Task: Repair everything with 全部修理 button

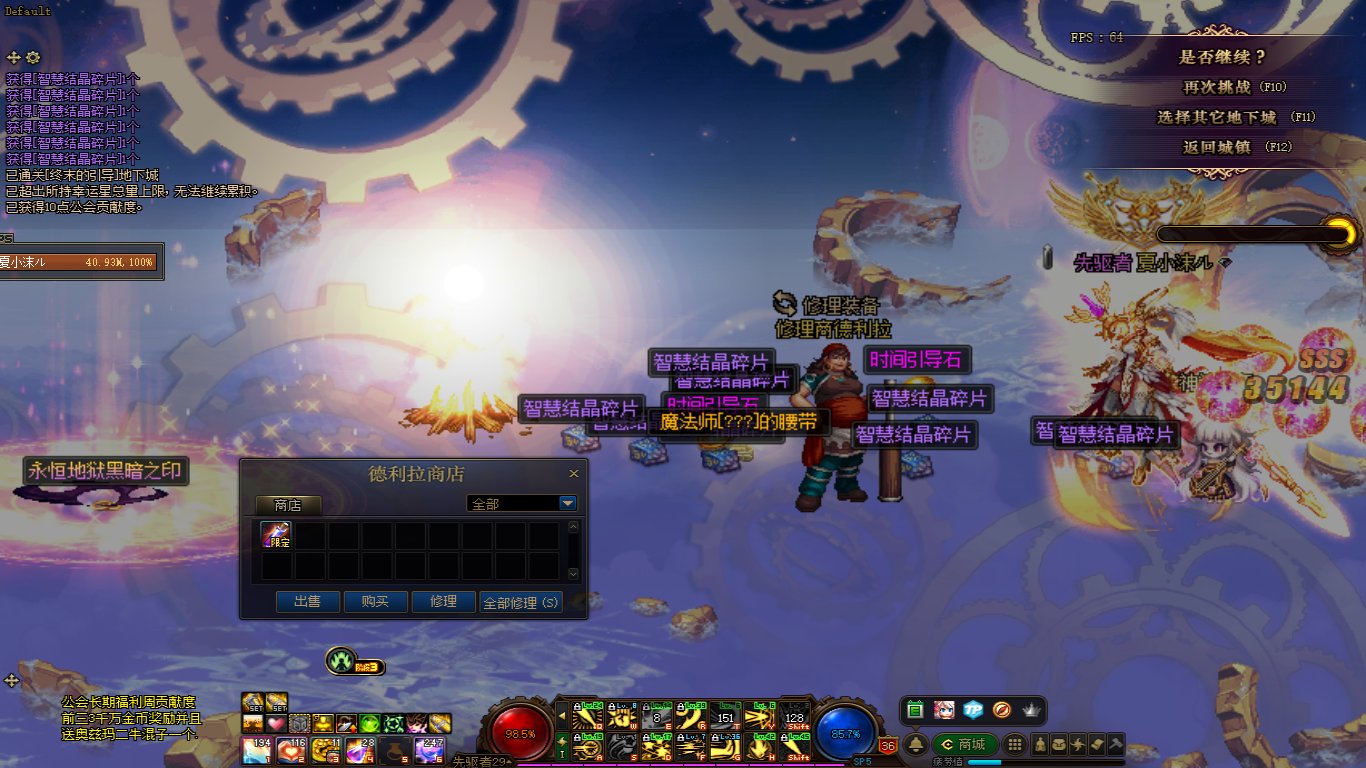Action: click(x=521, y=602)
